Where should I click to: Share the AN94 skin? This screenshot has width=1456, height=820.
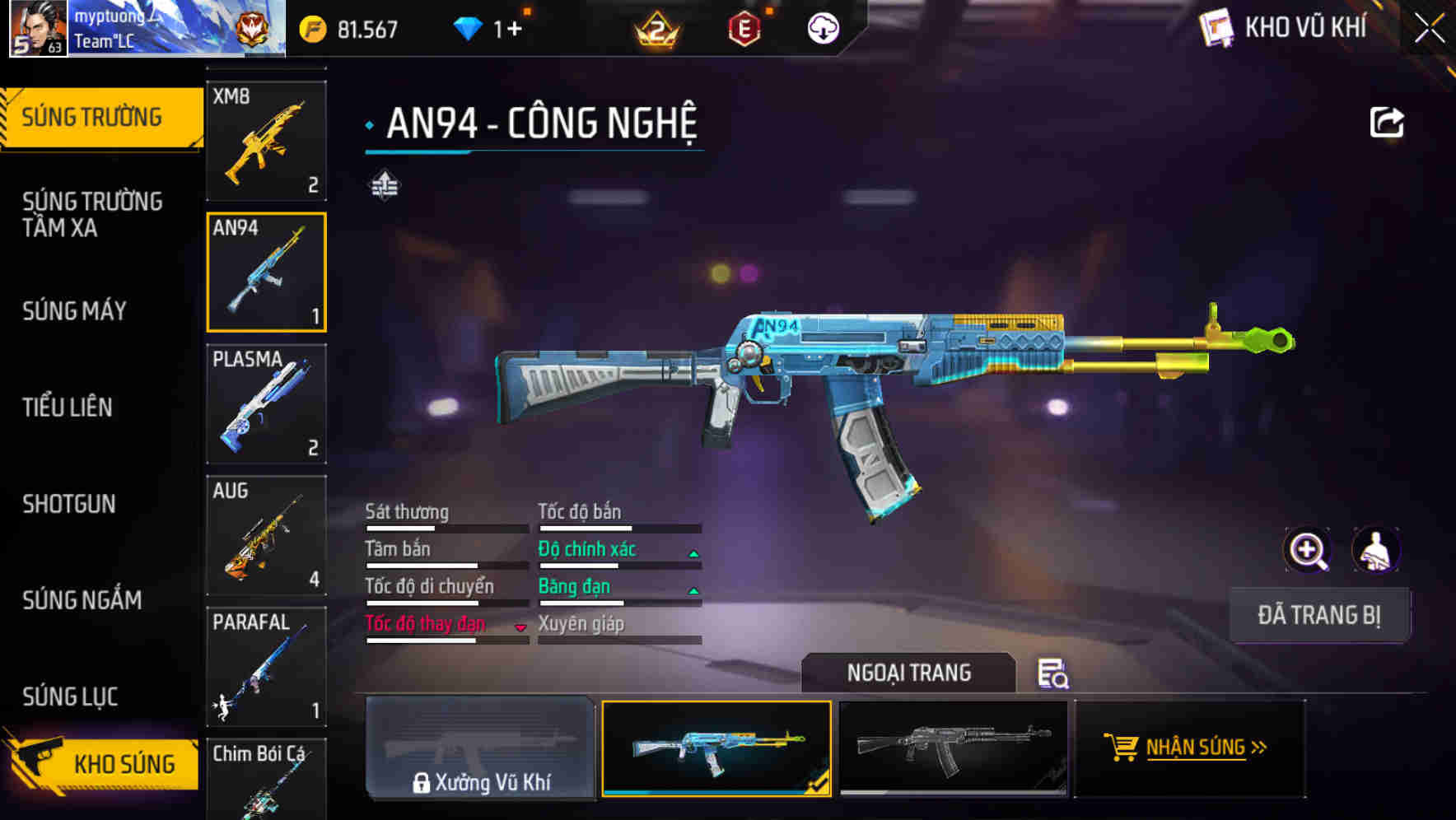1387,123
